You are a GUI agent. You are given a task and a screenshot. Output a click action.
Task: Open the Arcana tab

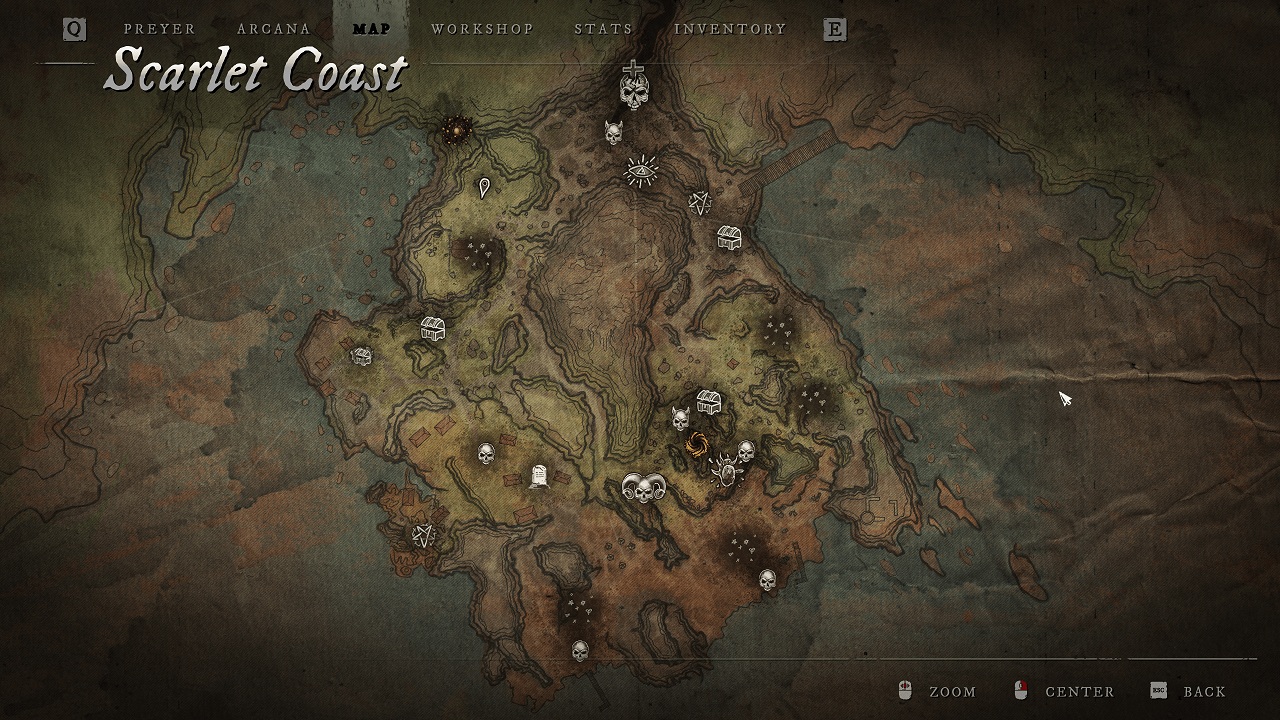tap(274, 29)
